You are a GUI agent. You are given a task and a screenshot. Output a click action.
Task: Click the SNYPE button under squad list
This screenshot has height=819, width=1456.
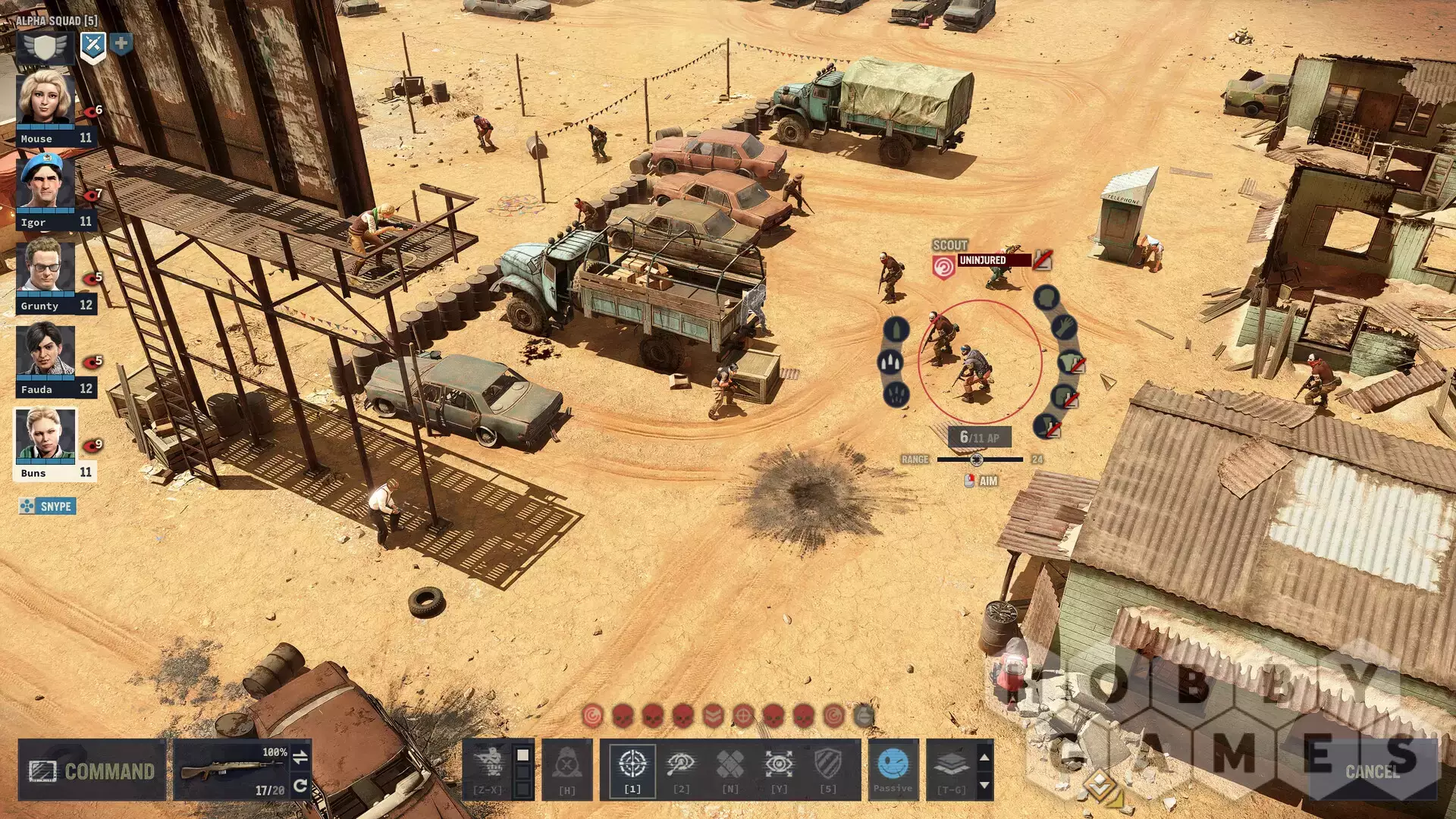point(48,506)
